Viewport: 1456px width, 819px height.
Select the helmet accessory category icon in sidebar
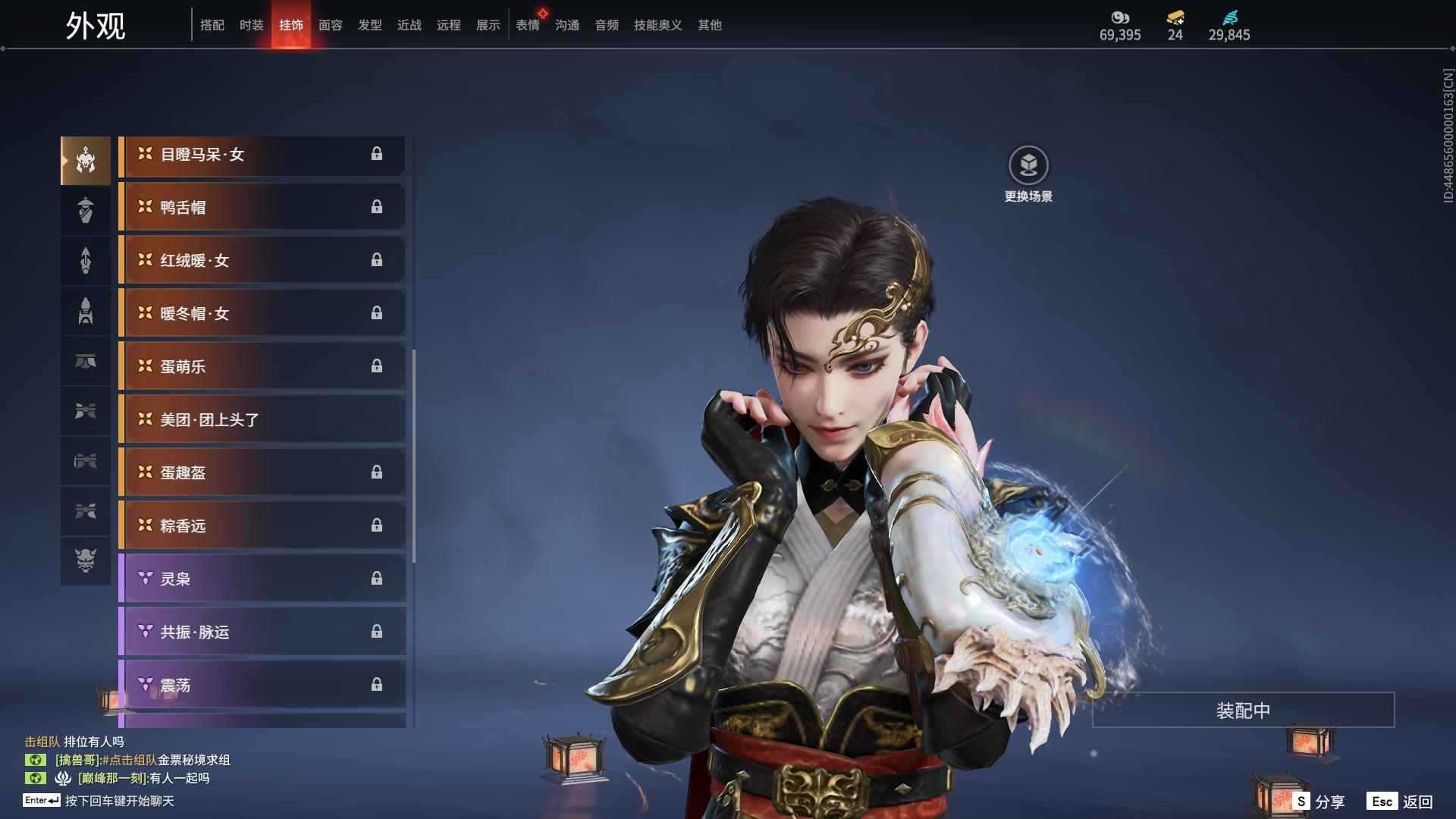point(85,159)
